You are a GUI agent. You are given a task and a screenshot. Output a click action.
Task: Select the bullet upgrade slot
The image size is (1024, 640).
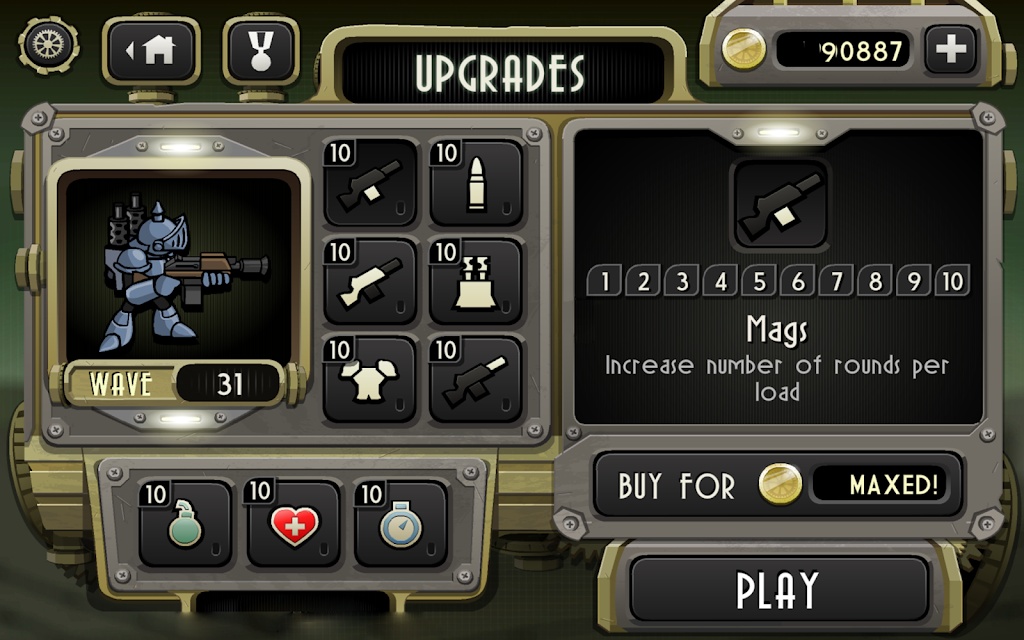tap(476, 184)
